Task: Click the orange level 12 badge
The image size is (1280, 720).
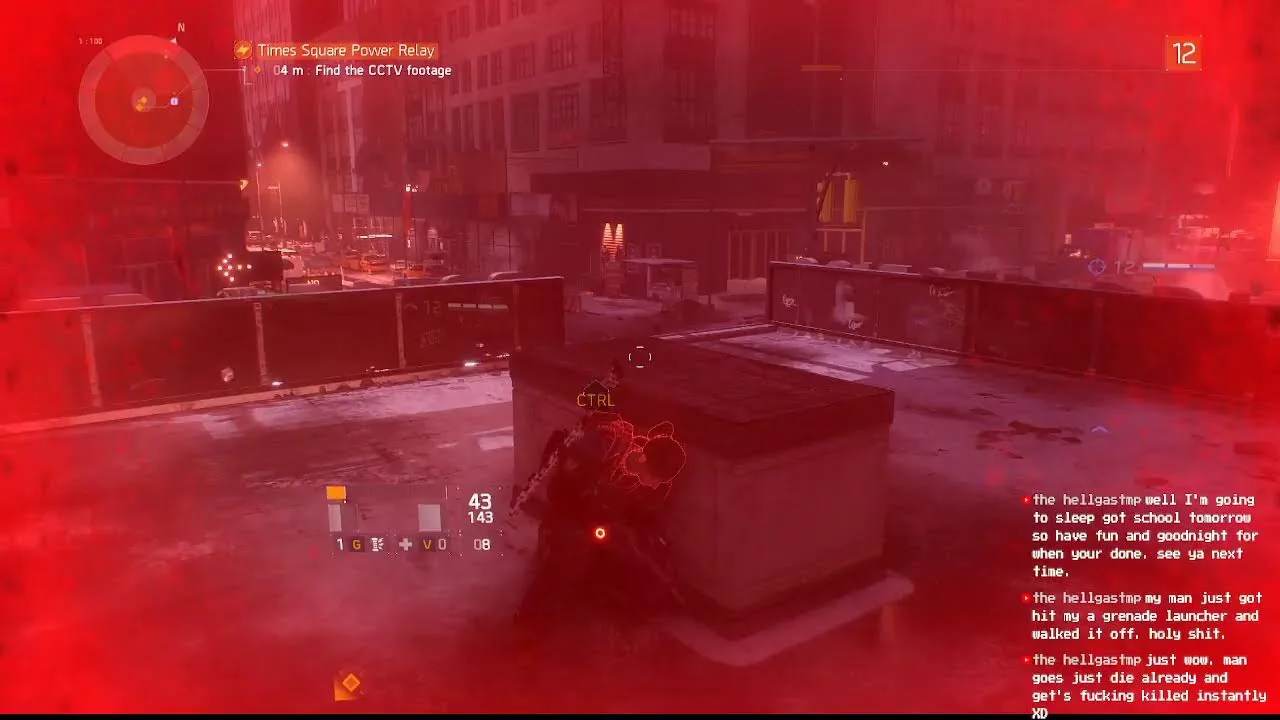Action: pos(1183,54)
